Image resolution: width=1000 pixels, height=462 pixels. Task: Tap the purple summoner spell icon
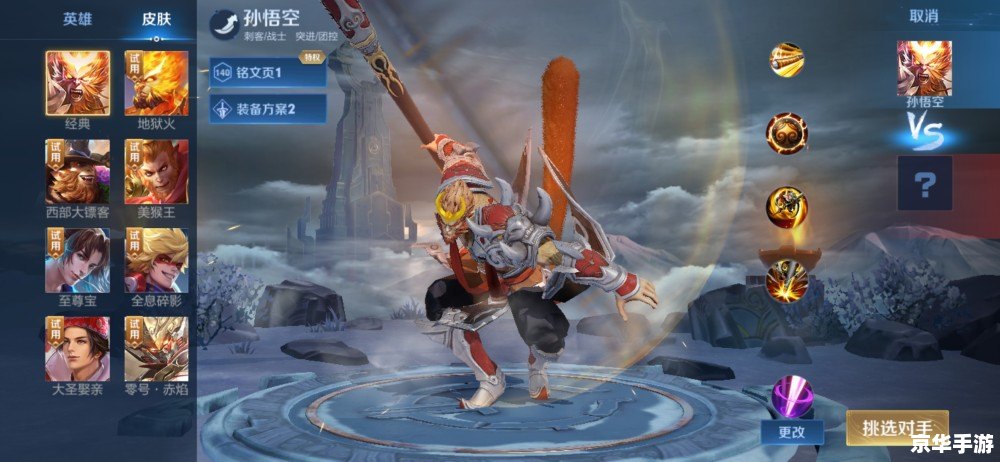point(790,395)
